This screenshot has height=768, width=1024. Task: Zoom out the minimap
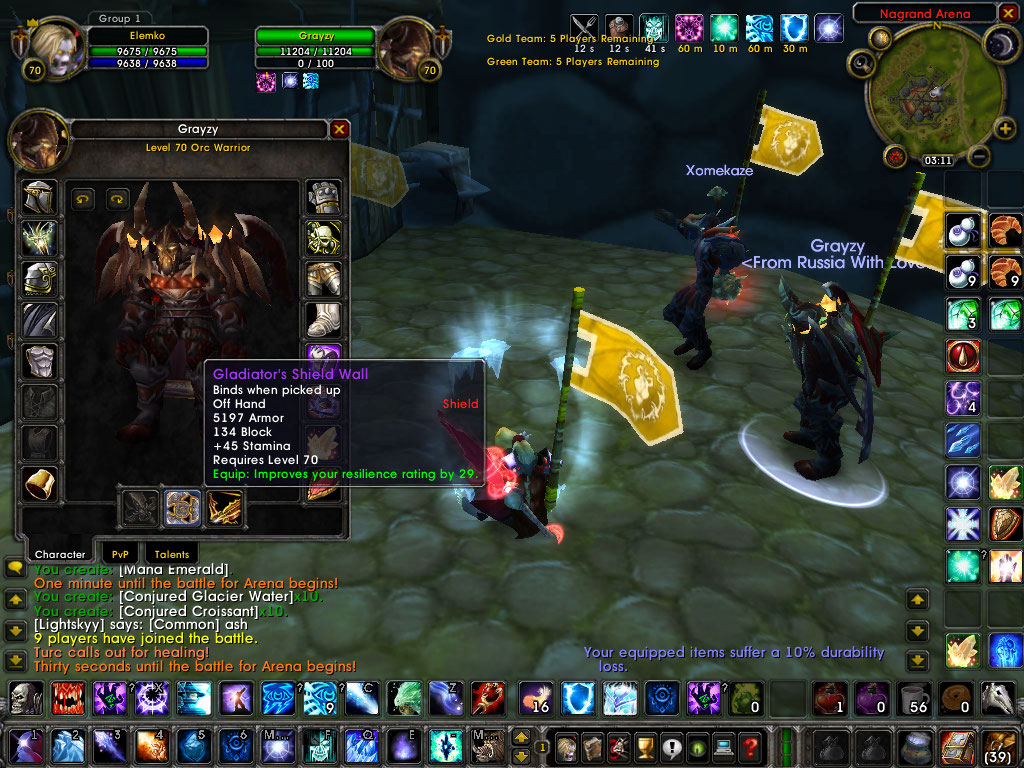click(x=979, y=157)
